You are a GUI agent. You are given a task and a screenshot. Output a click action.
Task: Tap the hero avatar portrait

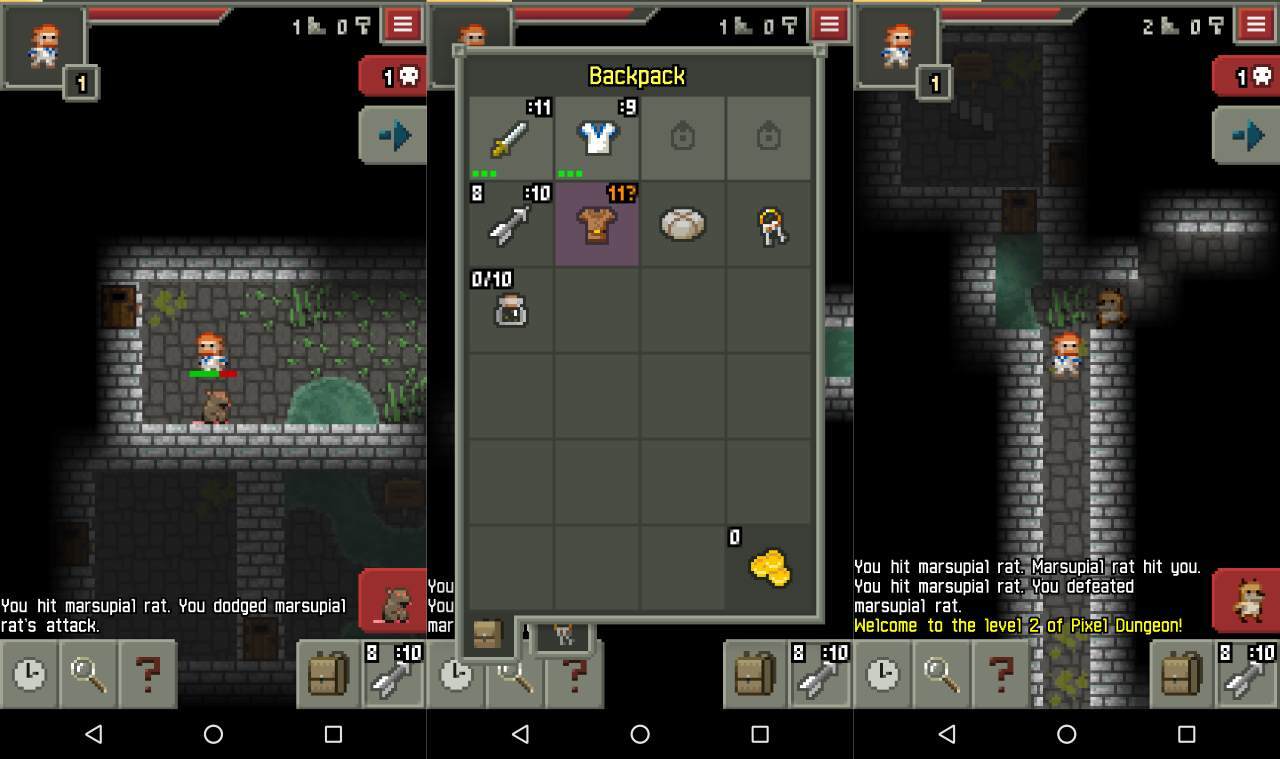click(x=42, y=45)
